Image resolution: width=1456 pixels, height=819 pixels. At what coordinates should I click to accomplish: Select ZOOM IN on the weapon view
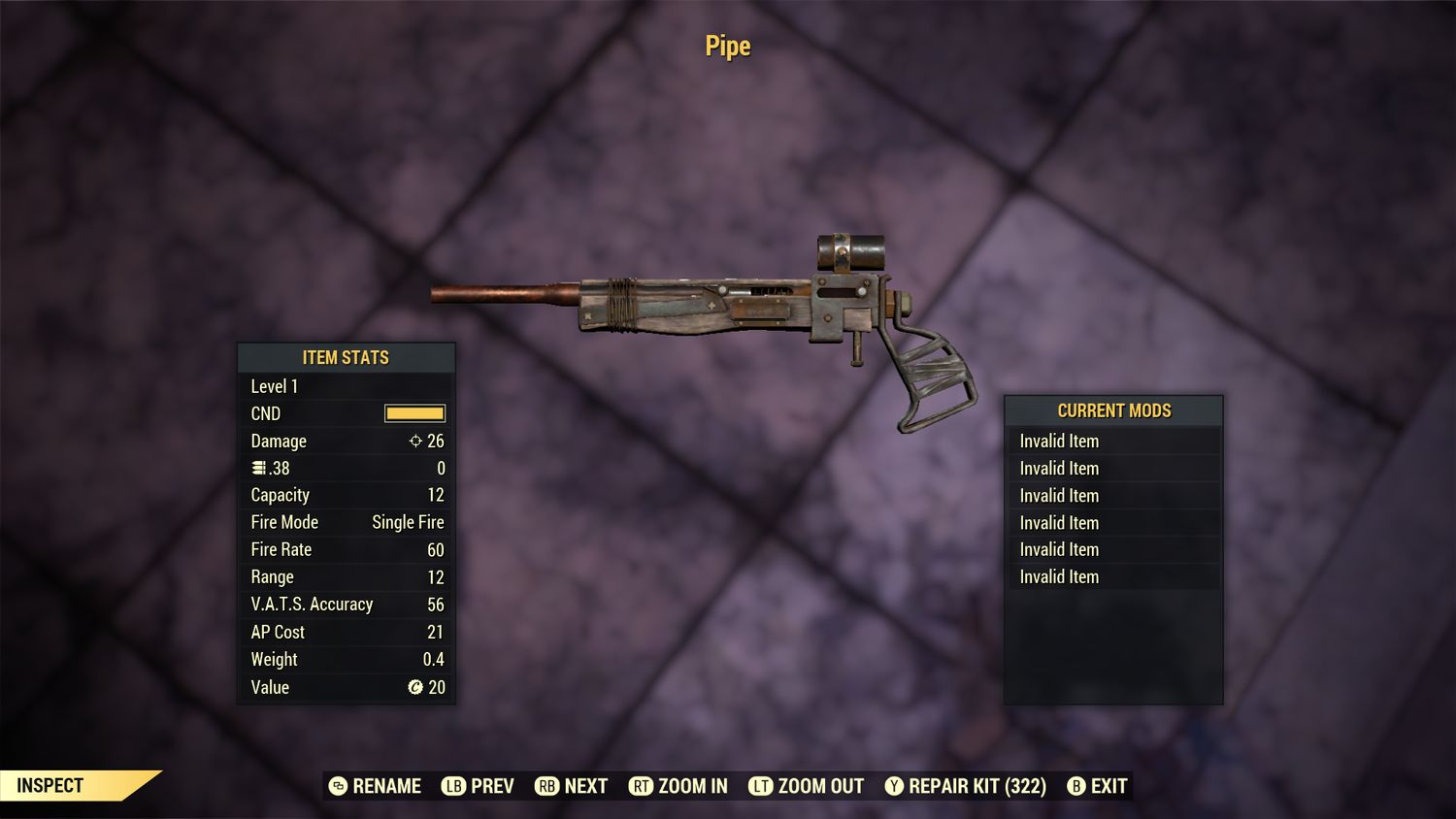point(691,786)
